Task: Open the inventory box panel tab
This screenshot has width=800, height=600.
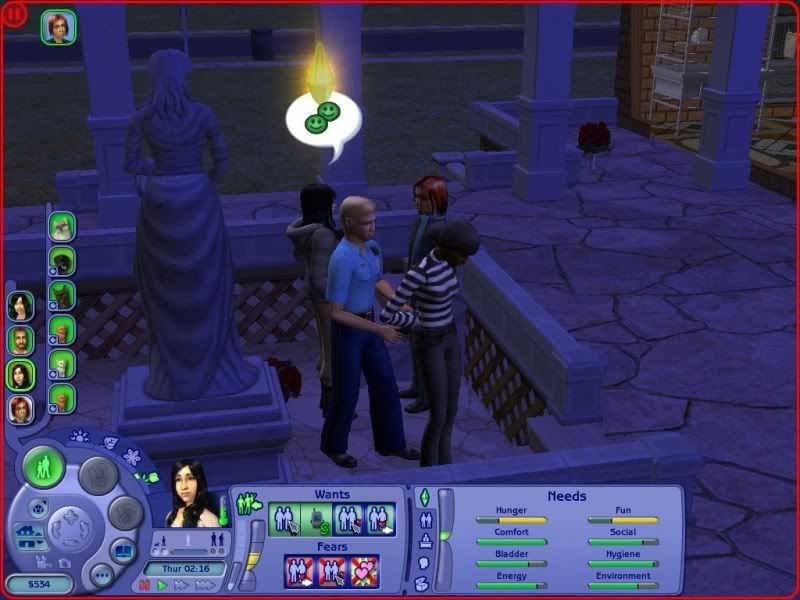Action: tap(423, 583)
